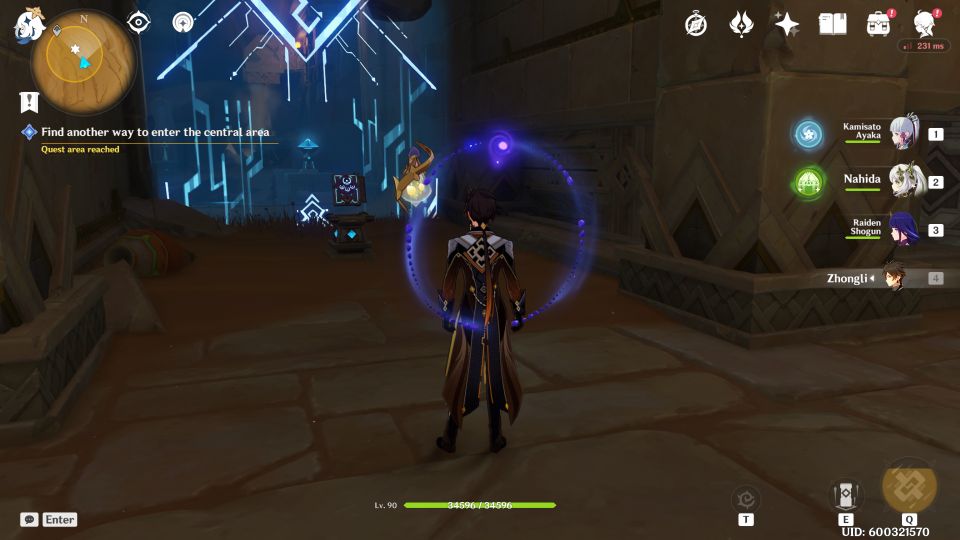Use the equipped gadget icon

tap(746, 498)
